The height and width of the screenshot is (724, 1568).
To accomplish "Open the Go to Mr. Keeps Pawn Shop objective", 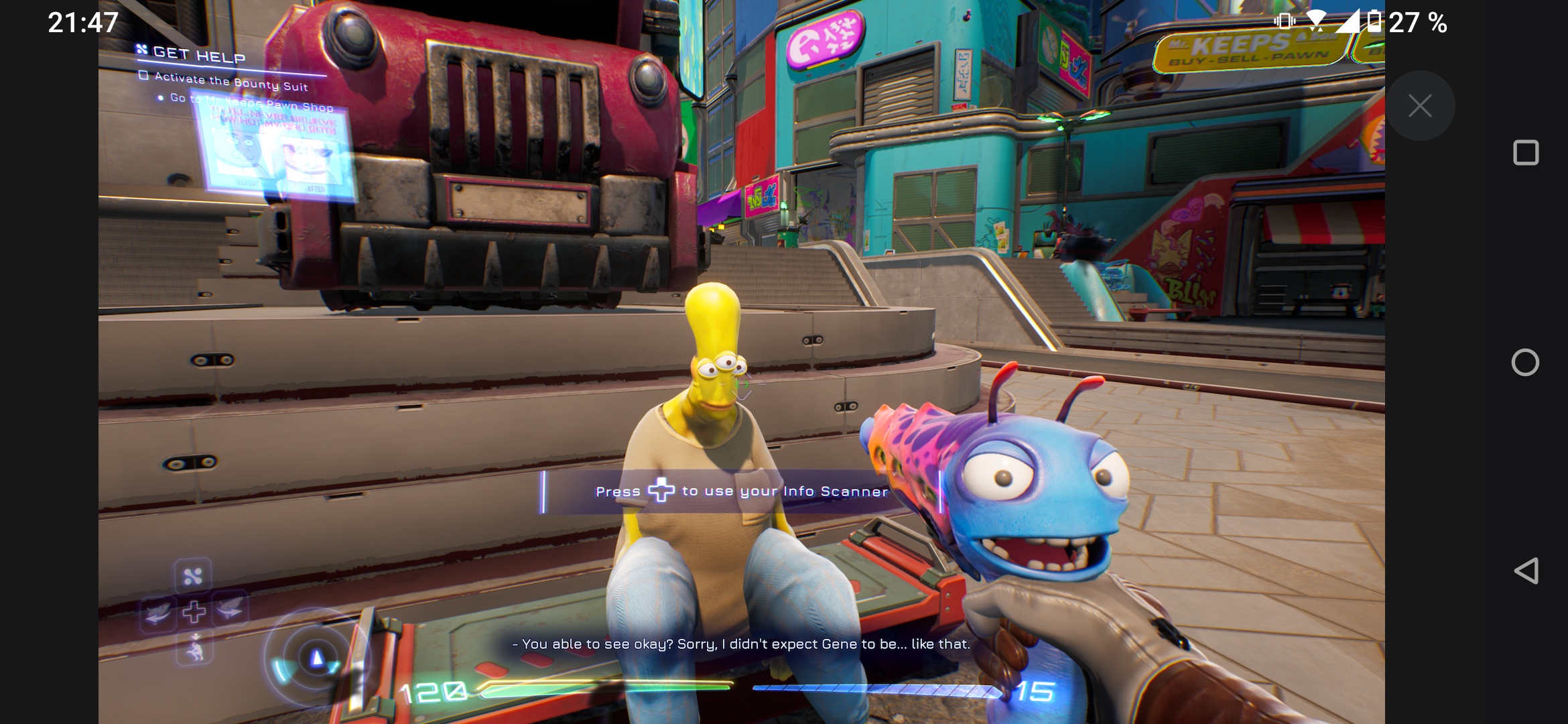I will pos(251,102).
